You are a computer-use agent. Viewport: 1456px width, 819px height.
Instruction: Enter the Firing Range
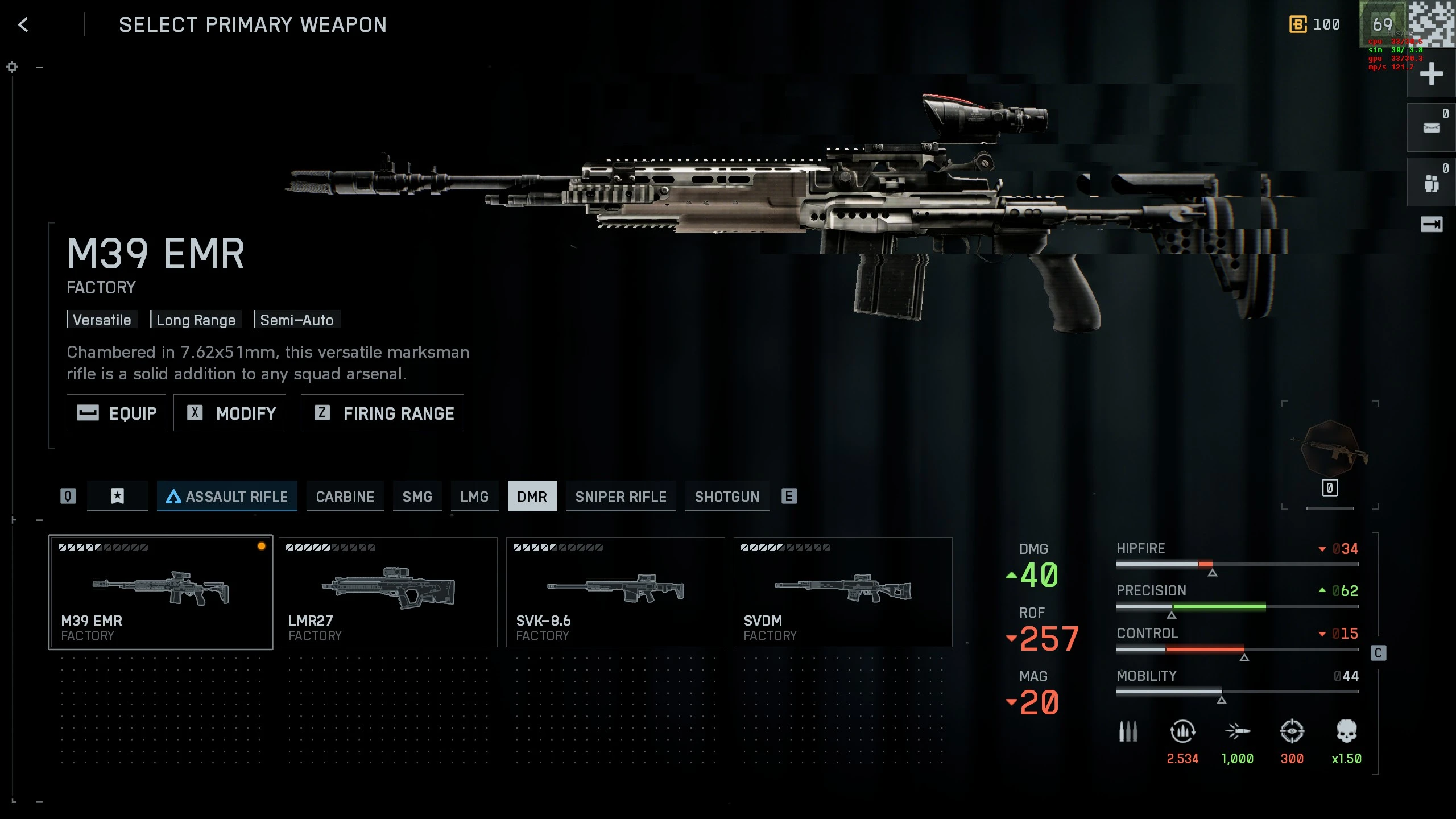coord(382,413)
